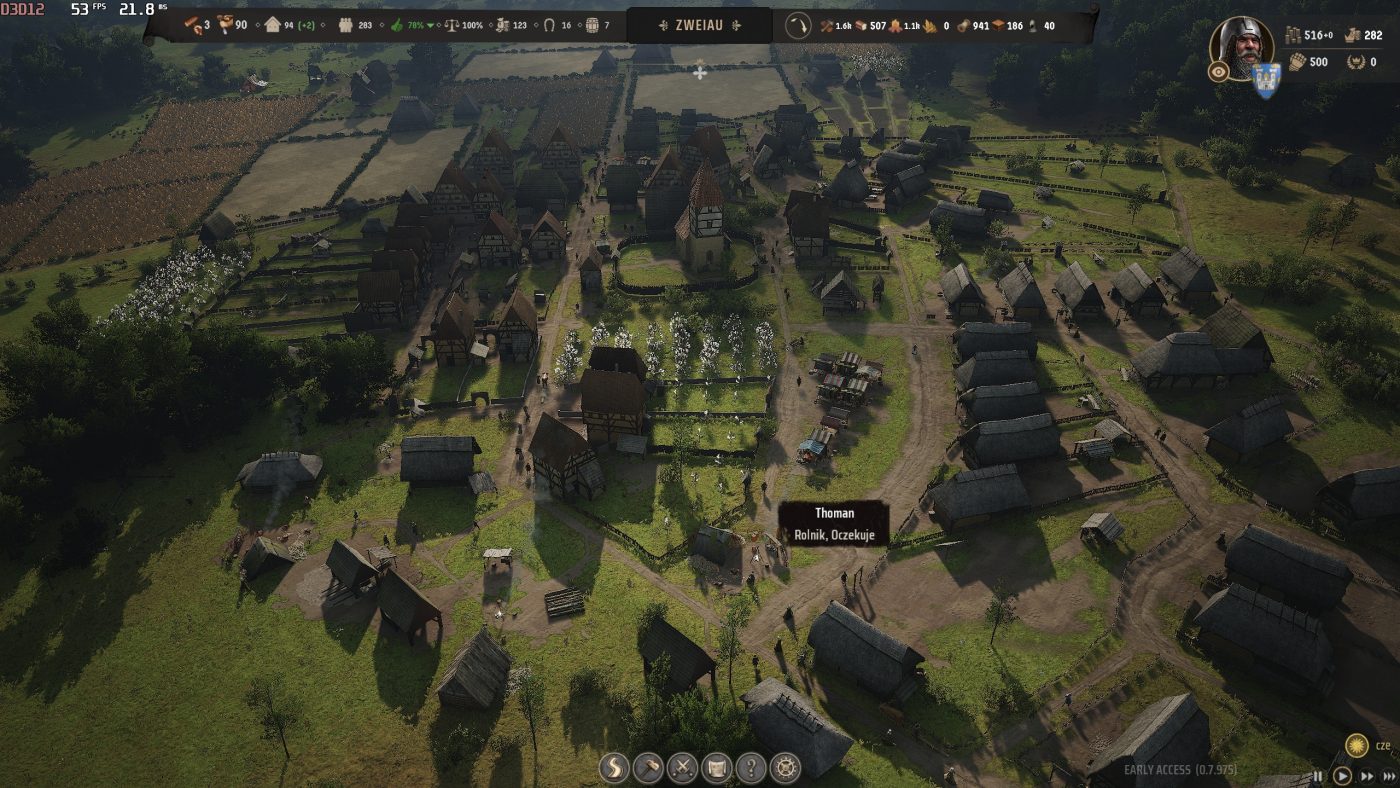Open the crossed swords army panel
The height and width of the screenshot is (788, 1400).
point(683,768)
